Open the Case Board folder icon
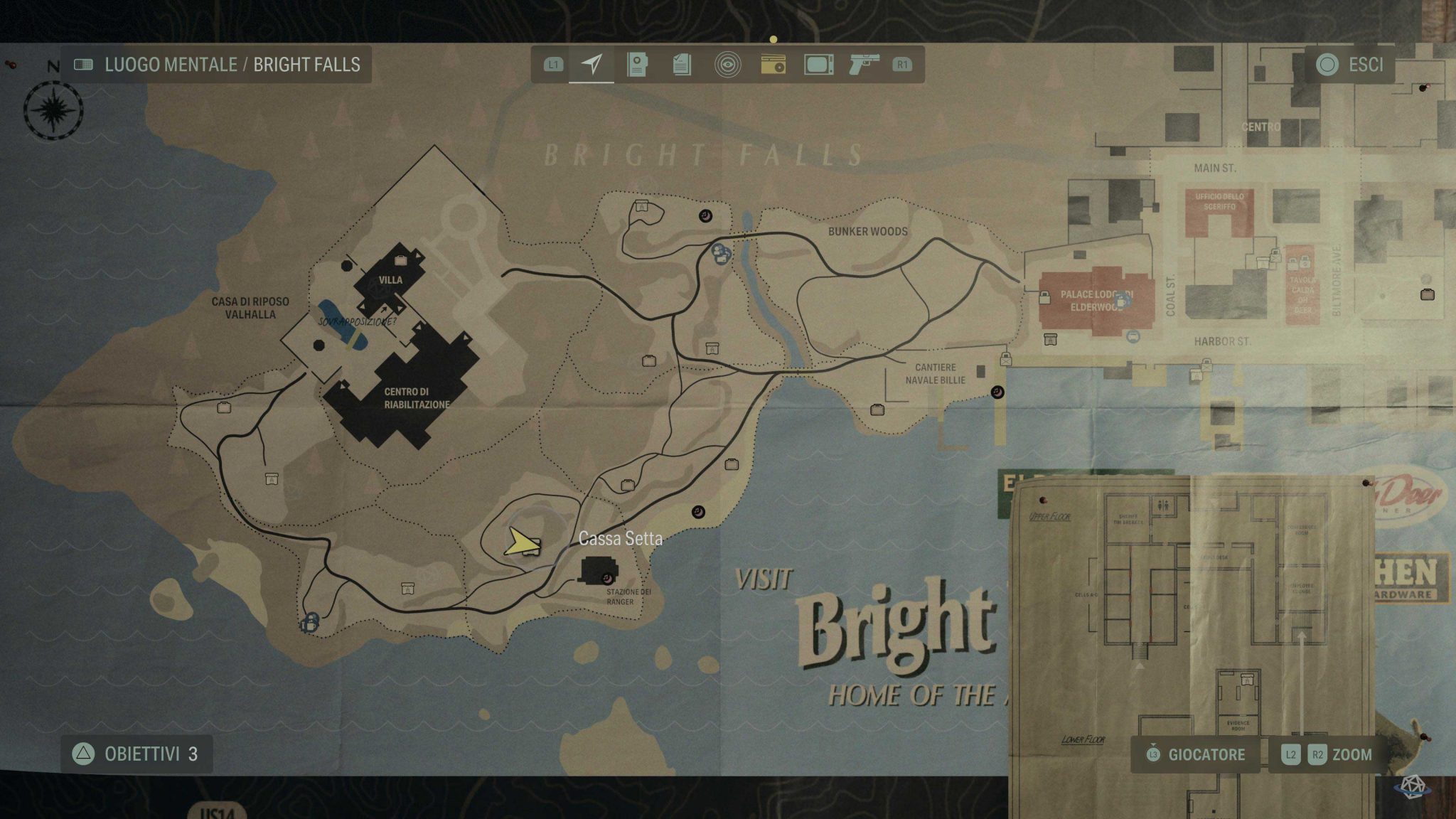 (x=638, y=65)
